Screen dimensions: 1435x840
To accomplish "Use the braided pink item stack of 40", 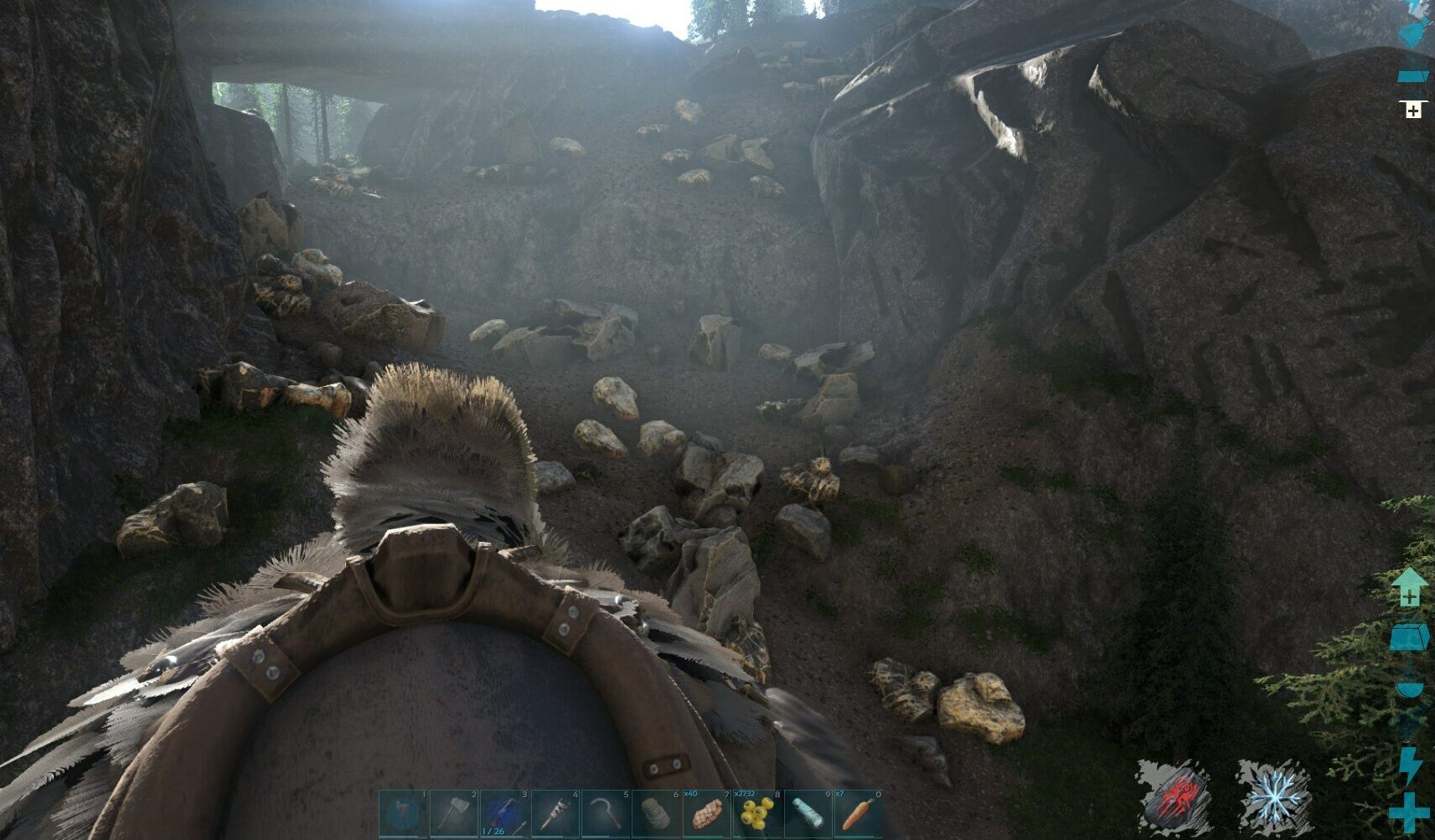I will point(707,813).
